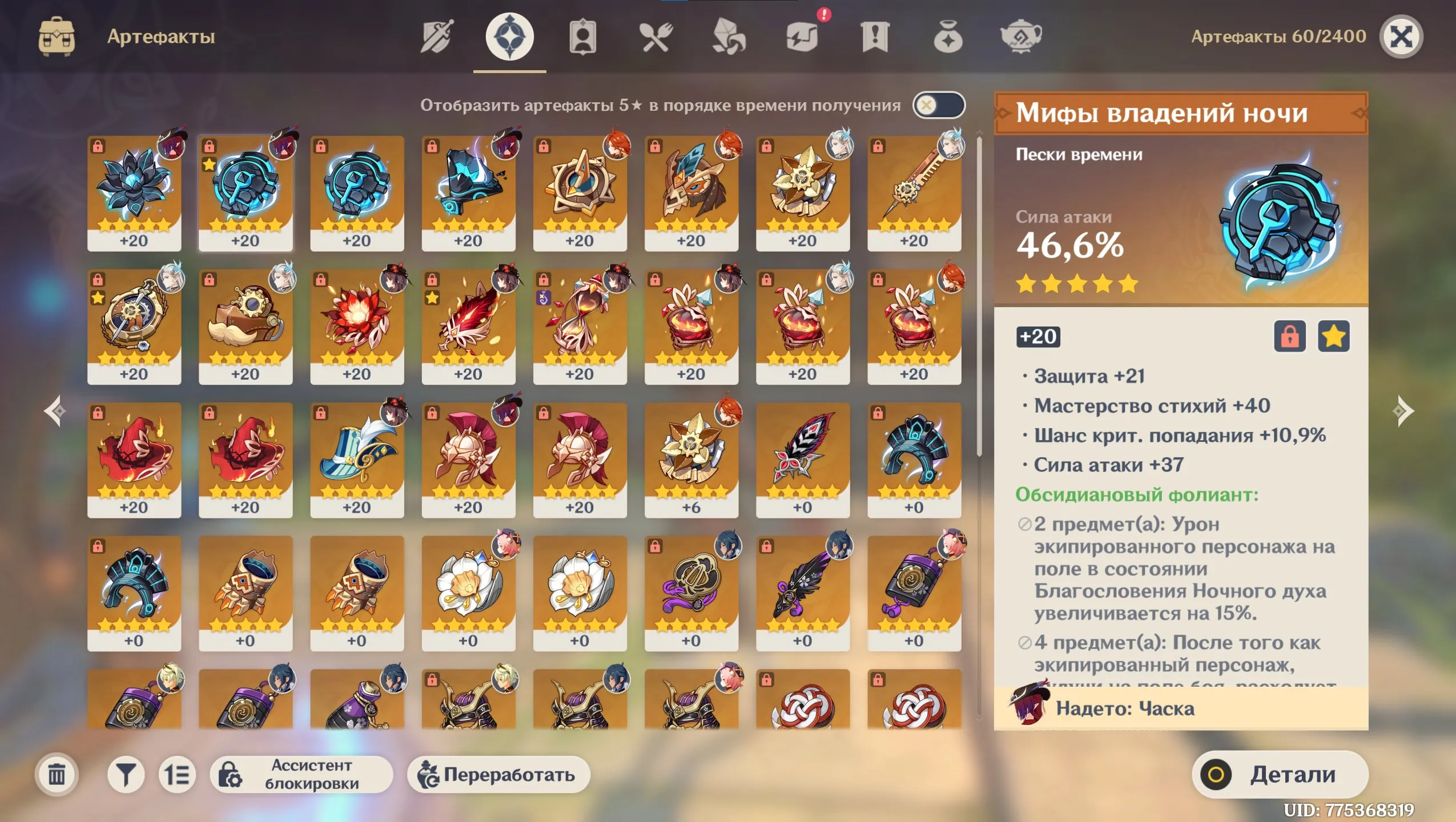Open the weapons inventory tab
This screenshot has height=822, width=1456.
pyautogui.click(x=437, y=36)
